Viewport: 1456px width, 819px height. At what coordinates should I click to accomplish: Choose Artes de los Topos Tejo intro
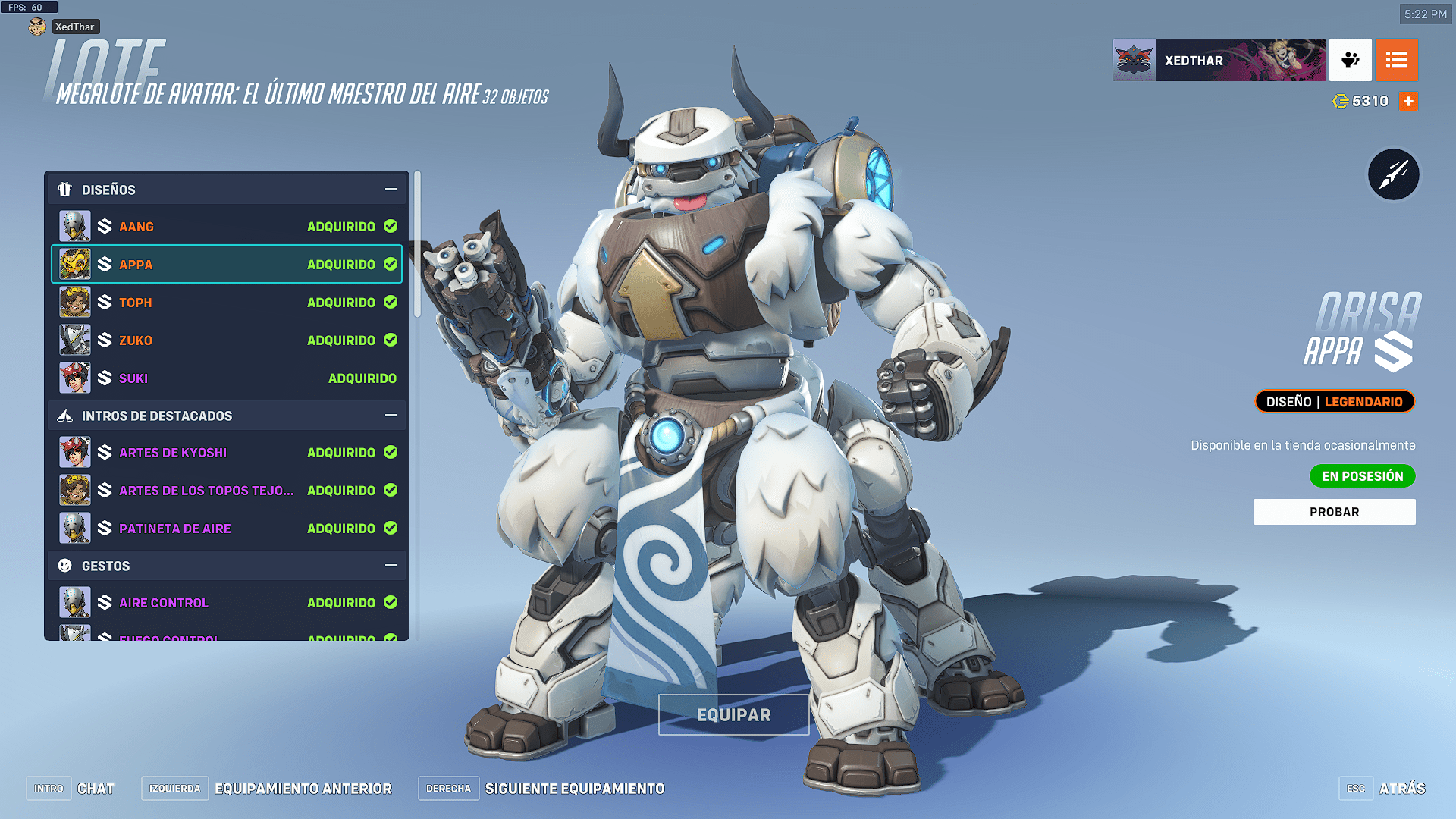coord(227,491)
